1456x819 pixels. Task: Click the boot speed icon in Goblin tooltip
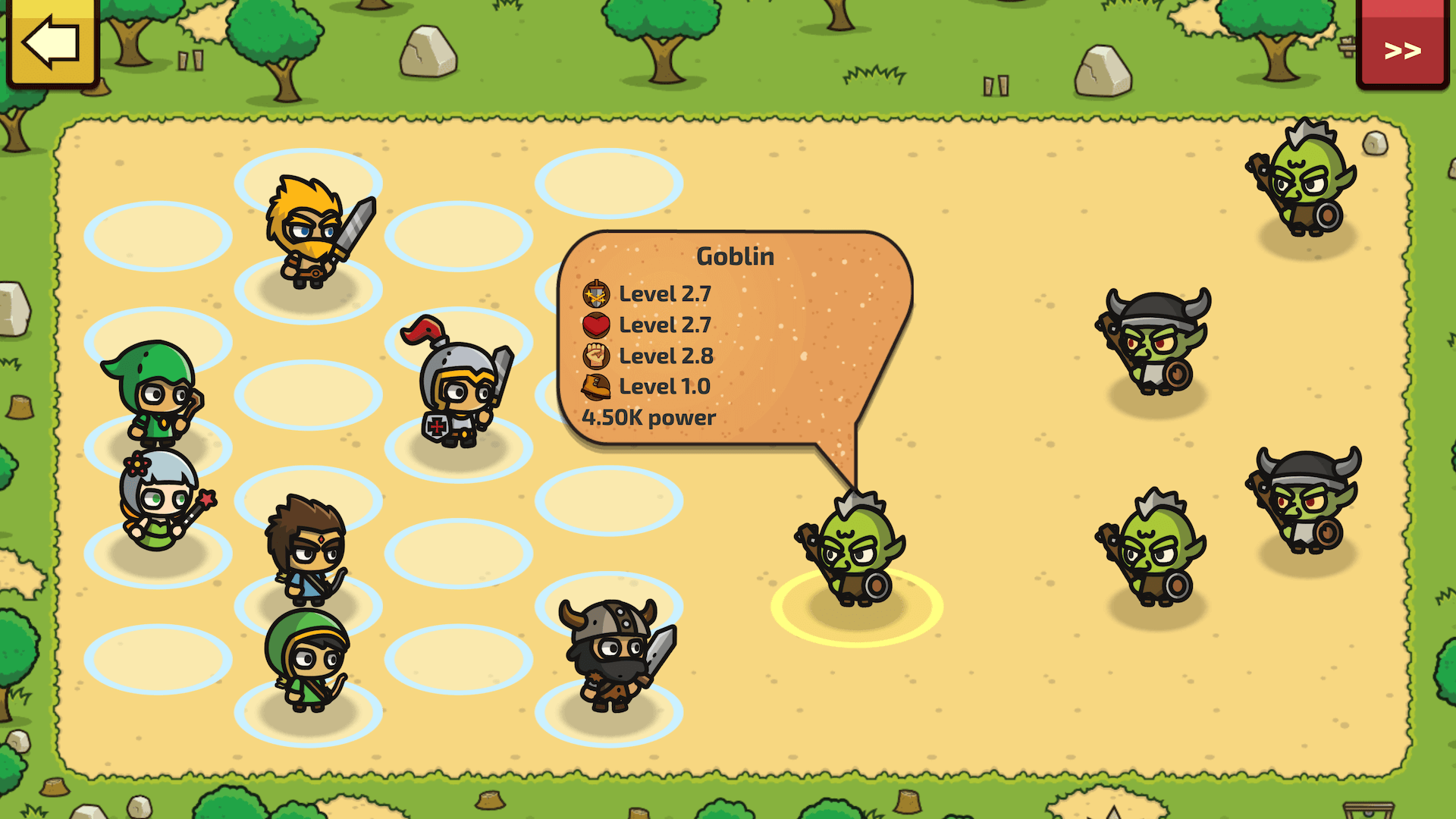596,386
